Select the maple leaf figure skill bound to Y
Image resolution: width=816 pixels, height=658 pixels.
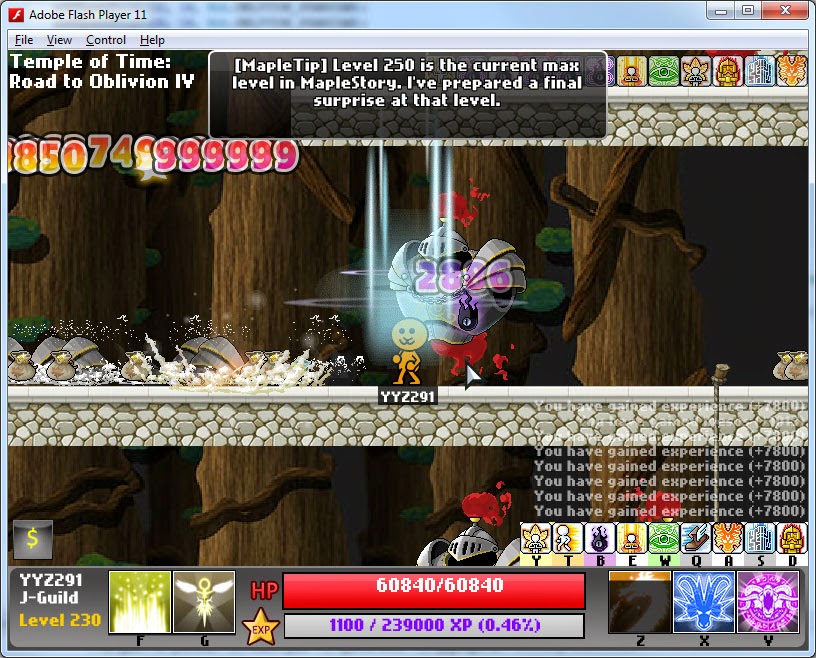click(x=536, y=538)
